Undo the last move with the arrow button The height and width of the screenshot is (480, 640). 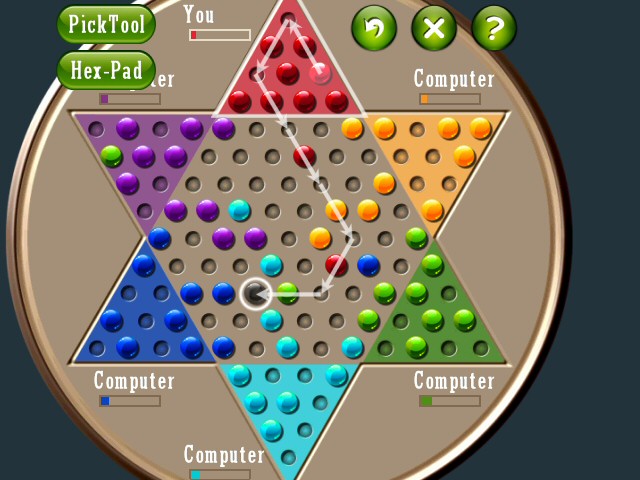(x=374, y=28)
